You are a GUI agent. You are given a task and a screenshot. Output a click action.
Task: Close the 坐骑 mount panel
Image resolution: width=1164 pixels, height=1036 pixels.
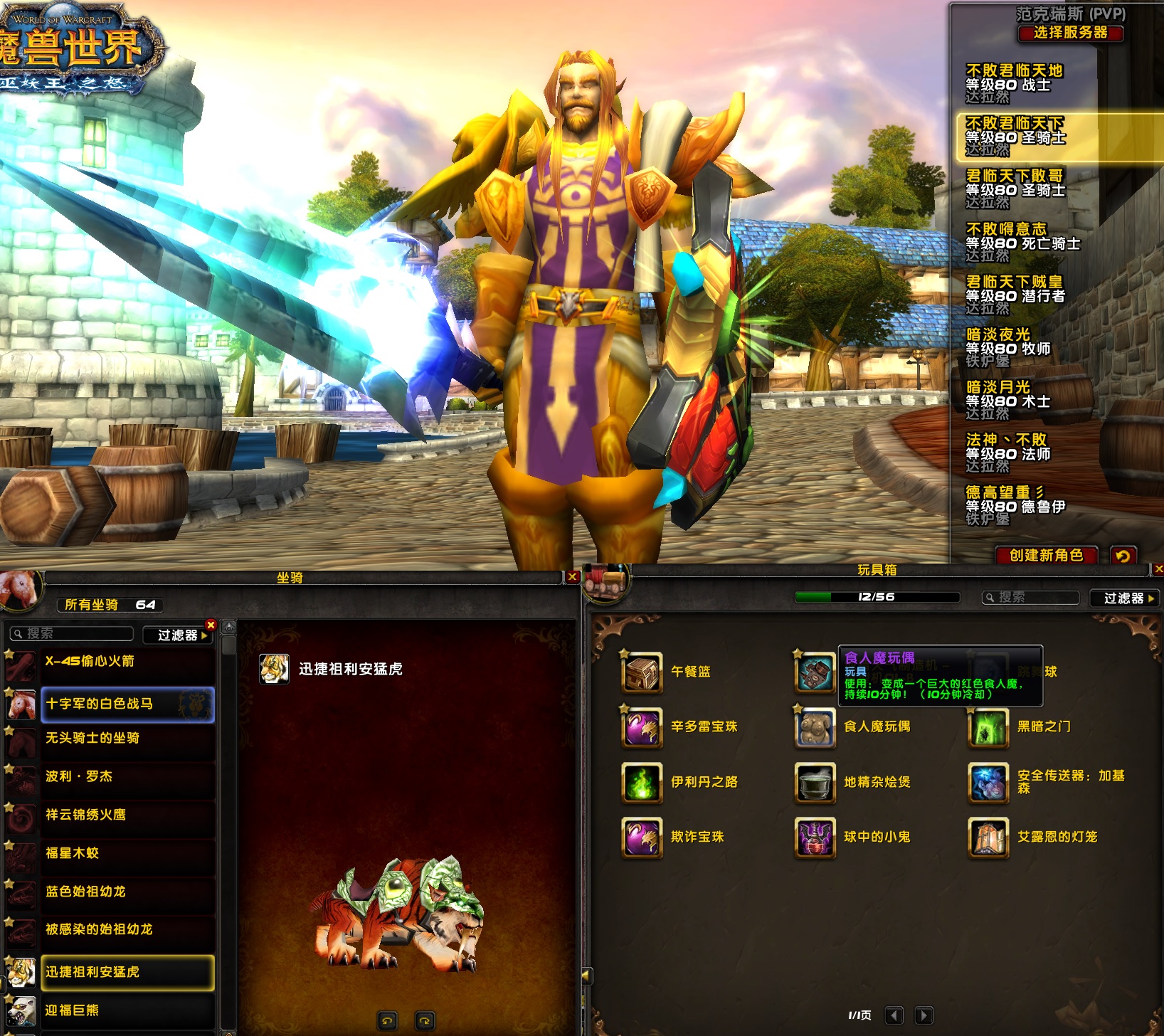point(572,577)
